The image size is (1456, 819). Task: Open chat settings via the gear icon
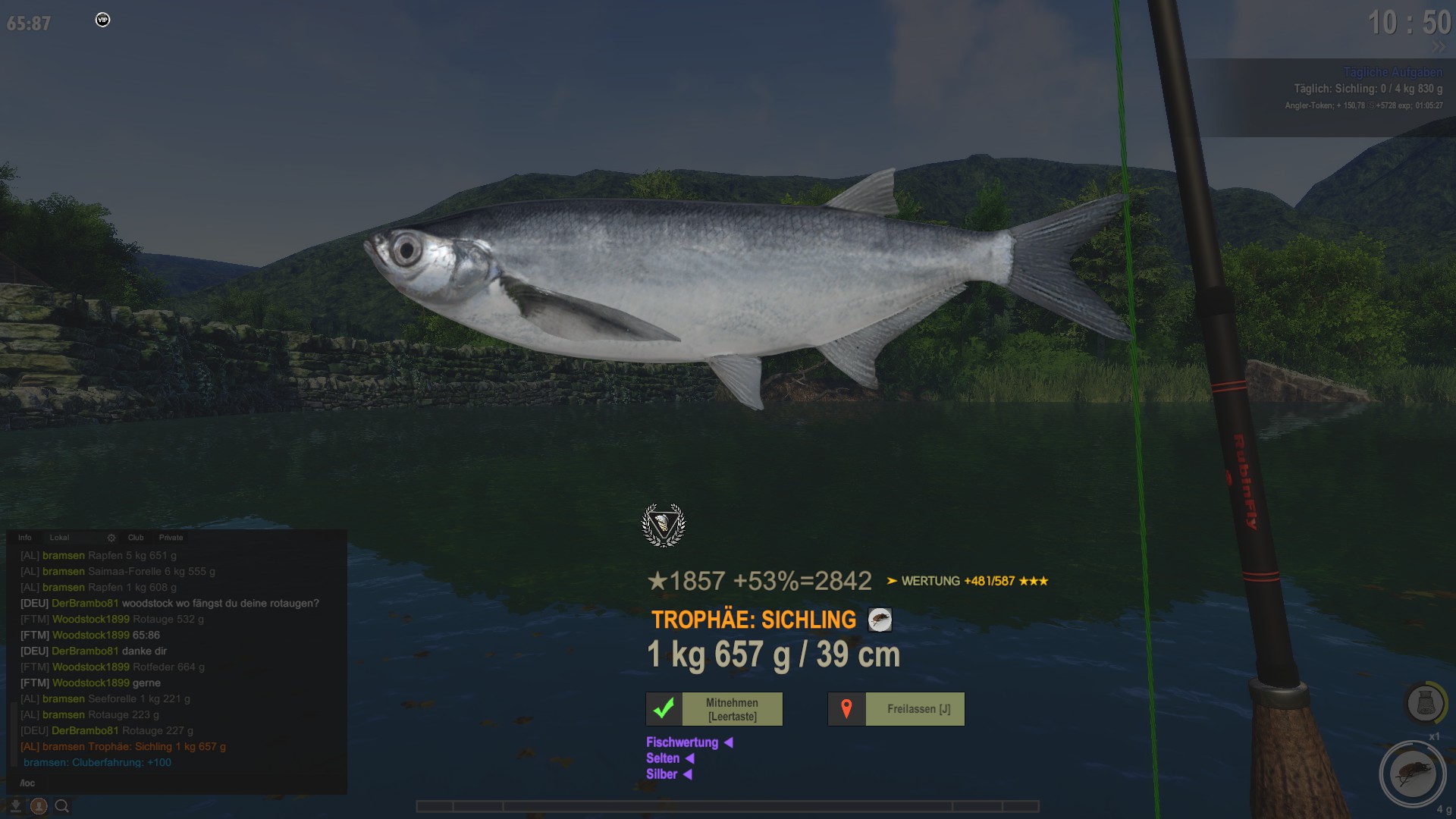coord(111,538)
